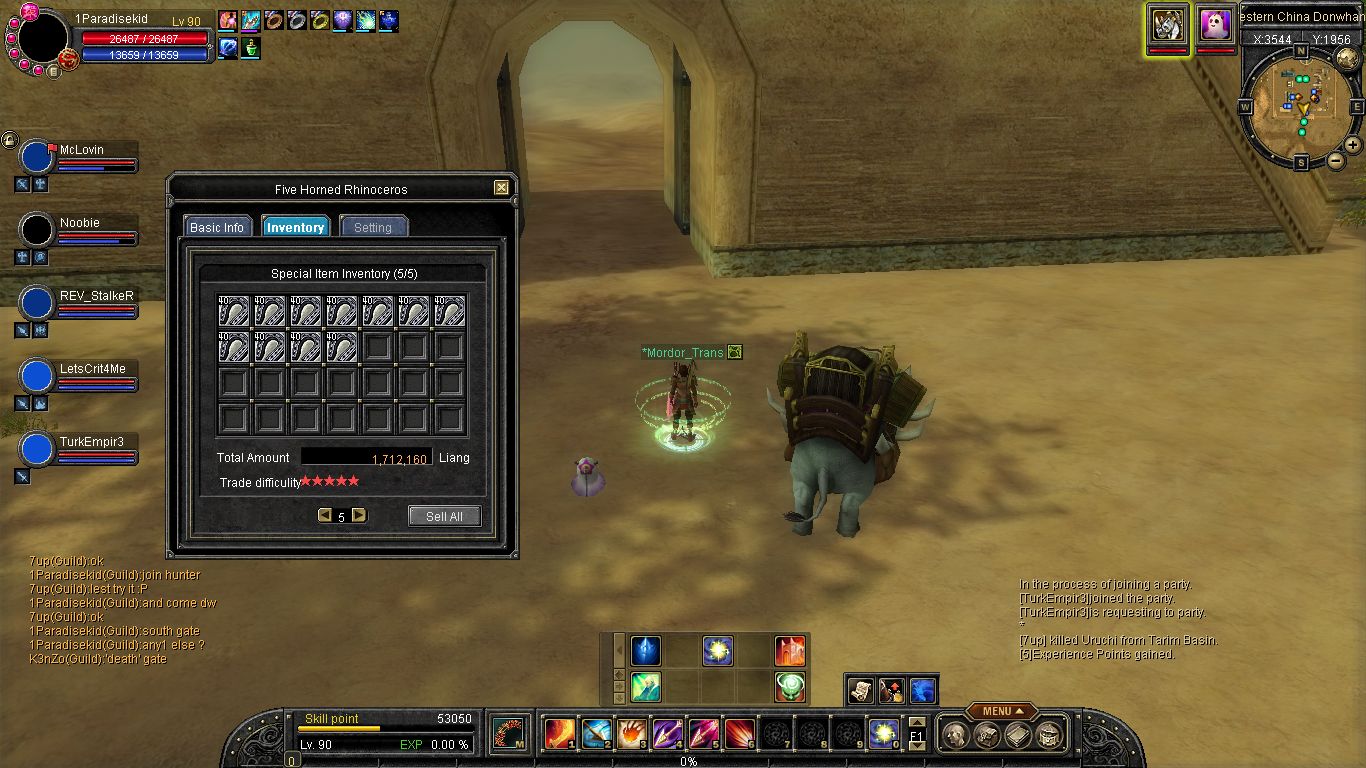
Task: Open the character head icon in menu bar
Action: tap(956, 736)
